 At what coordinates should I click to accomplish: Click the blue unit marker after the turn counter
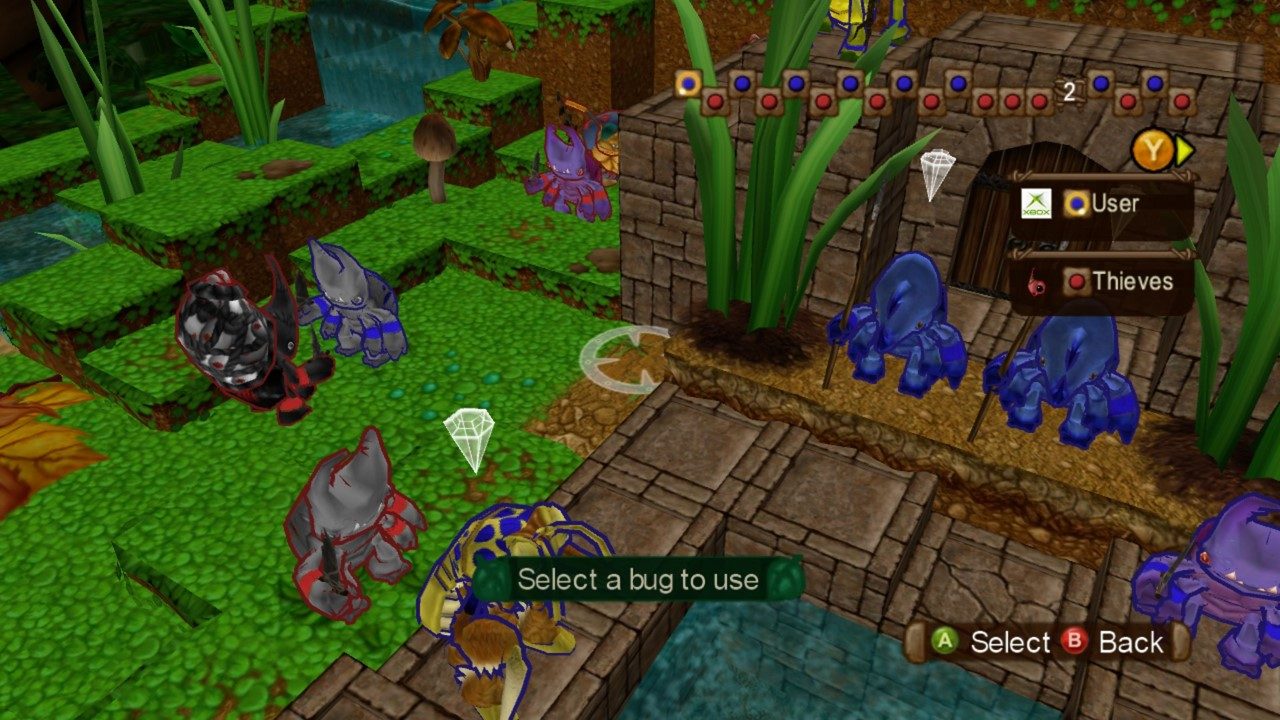click(x=1100, y=82)
